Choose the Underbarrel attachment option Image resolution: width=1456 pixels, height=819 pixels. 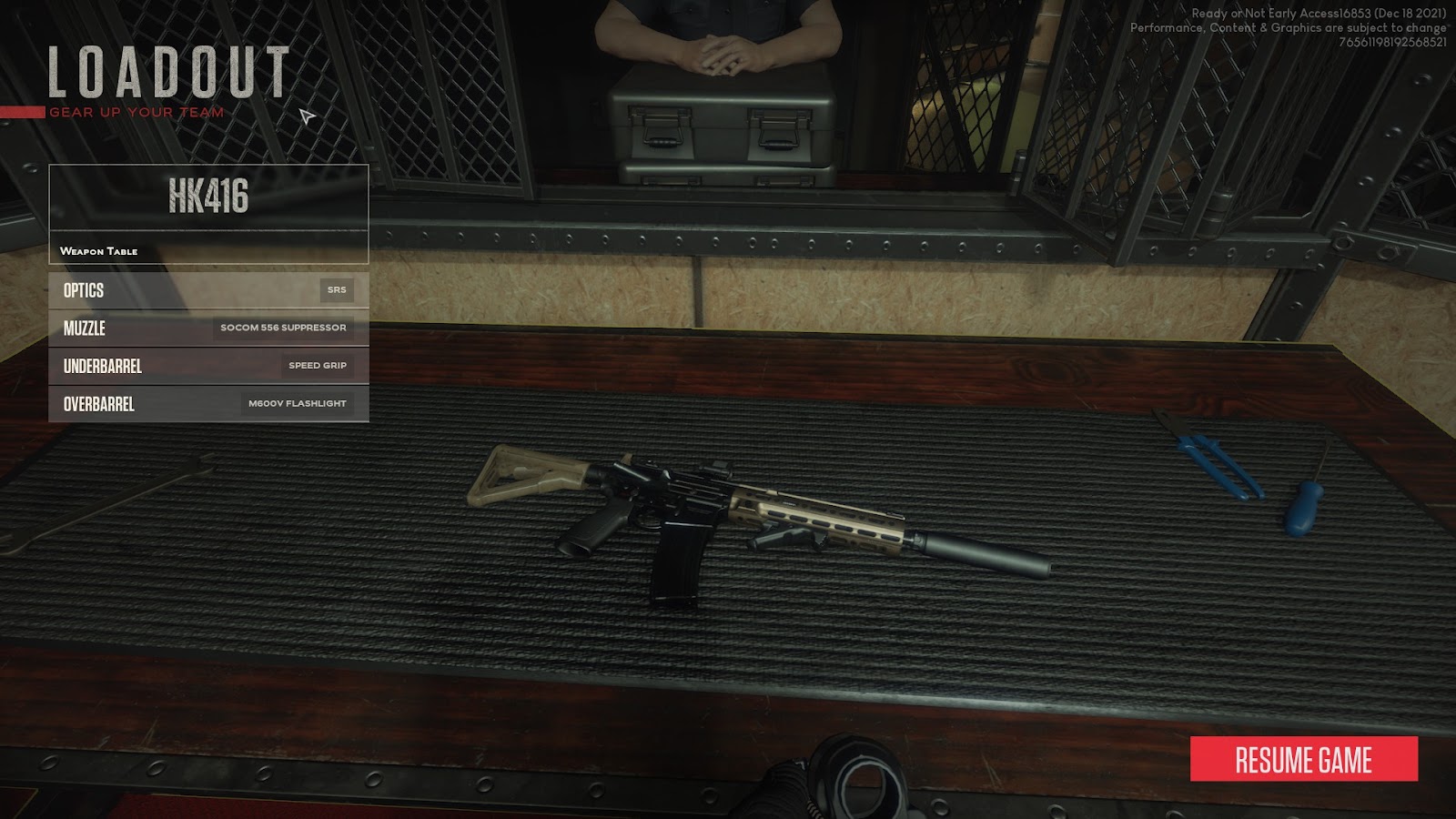(208, 366)
